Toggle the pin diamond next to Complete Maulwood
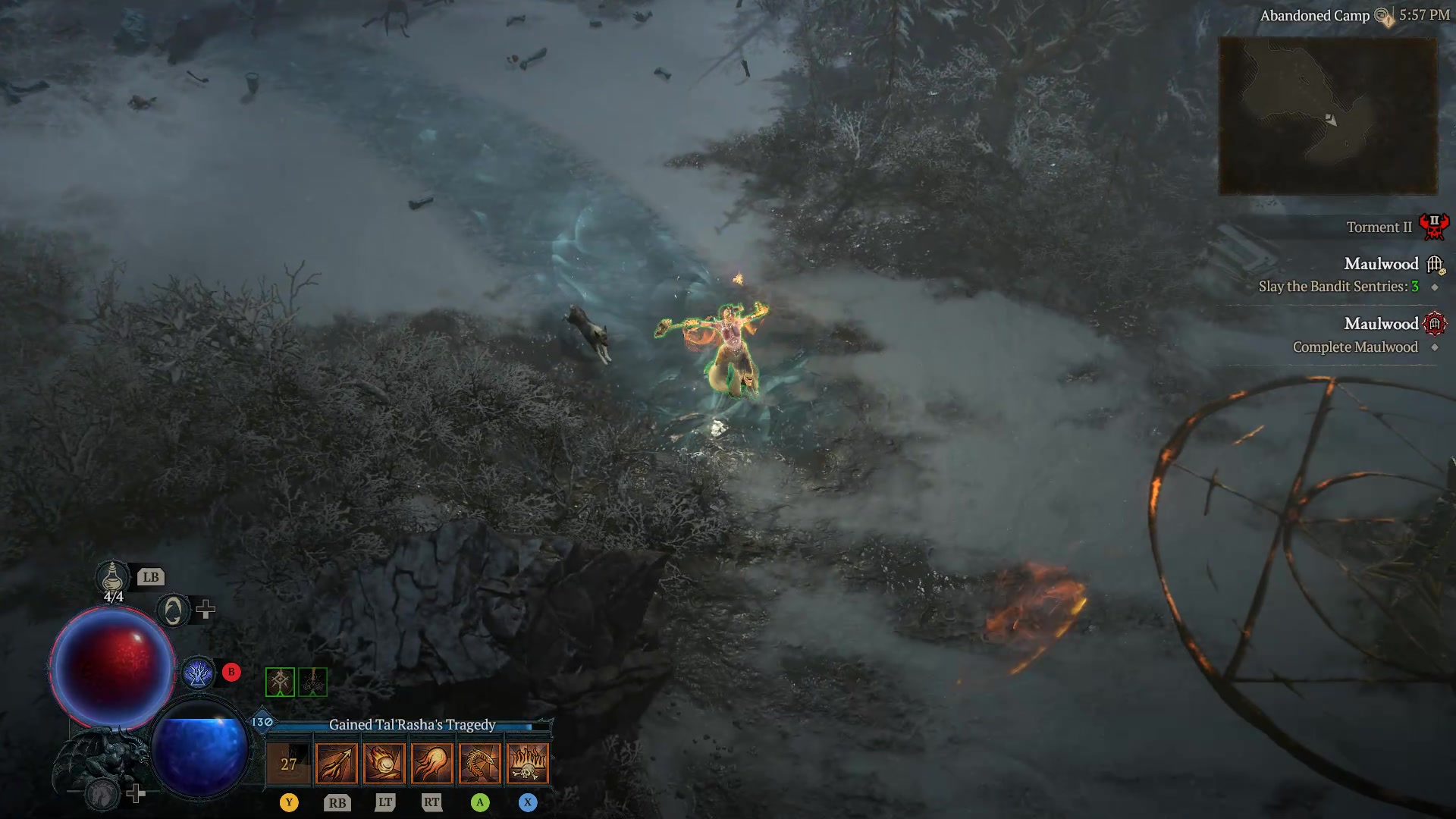 1433,347
